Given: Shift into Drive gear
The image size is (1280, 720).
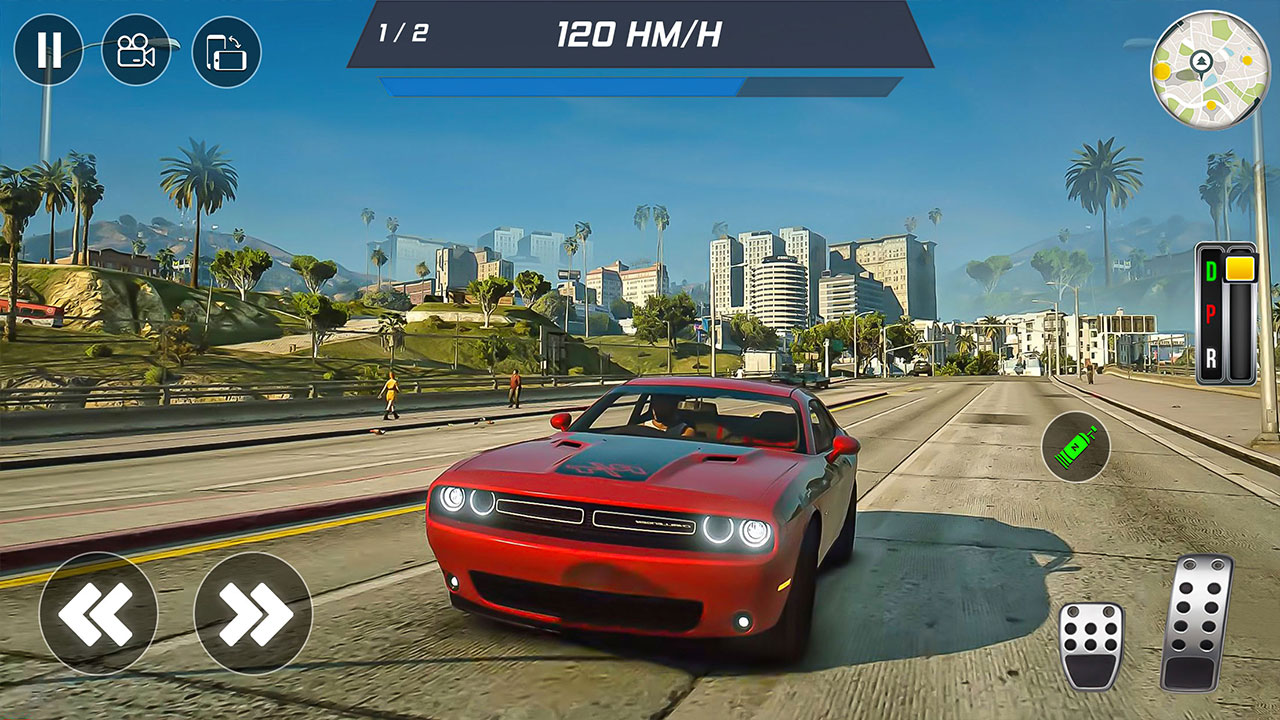Looking at the screenshot, I should click(x=1211, y=268).
